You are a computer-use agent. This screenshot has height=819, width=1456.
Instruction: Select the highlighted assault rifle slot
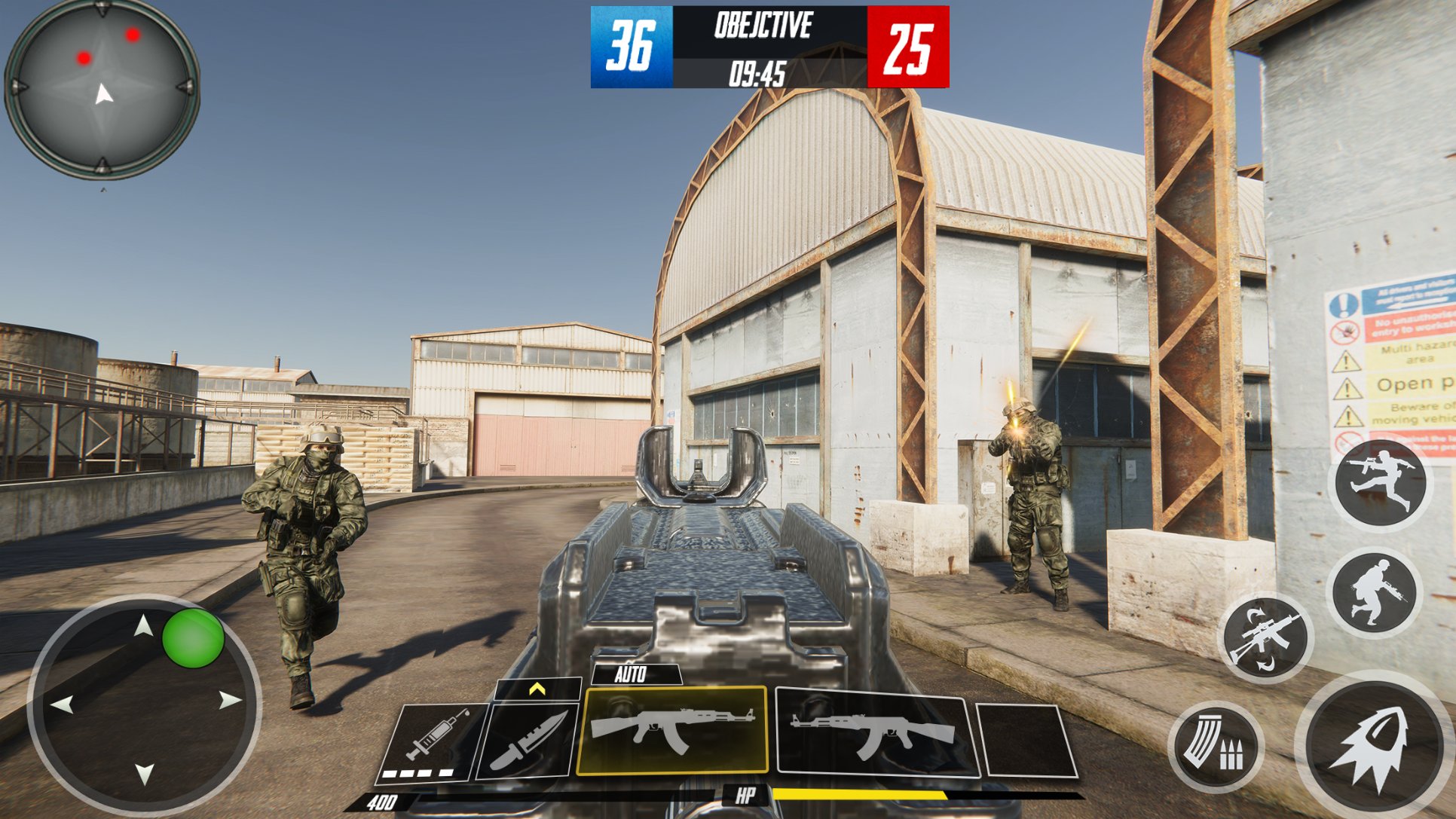671,729
